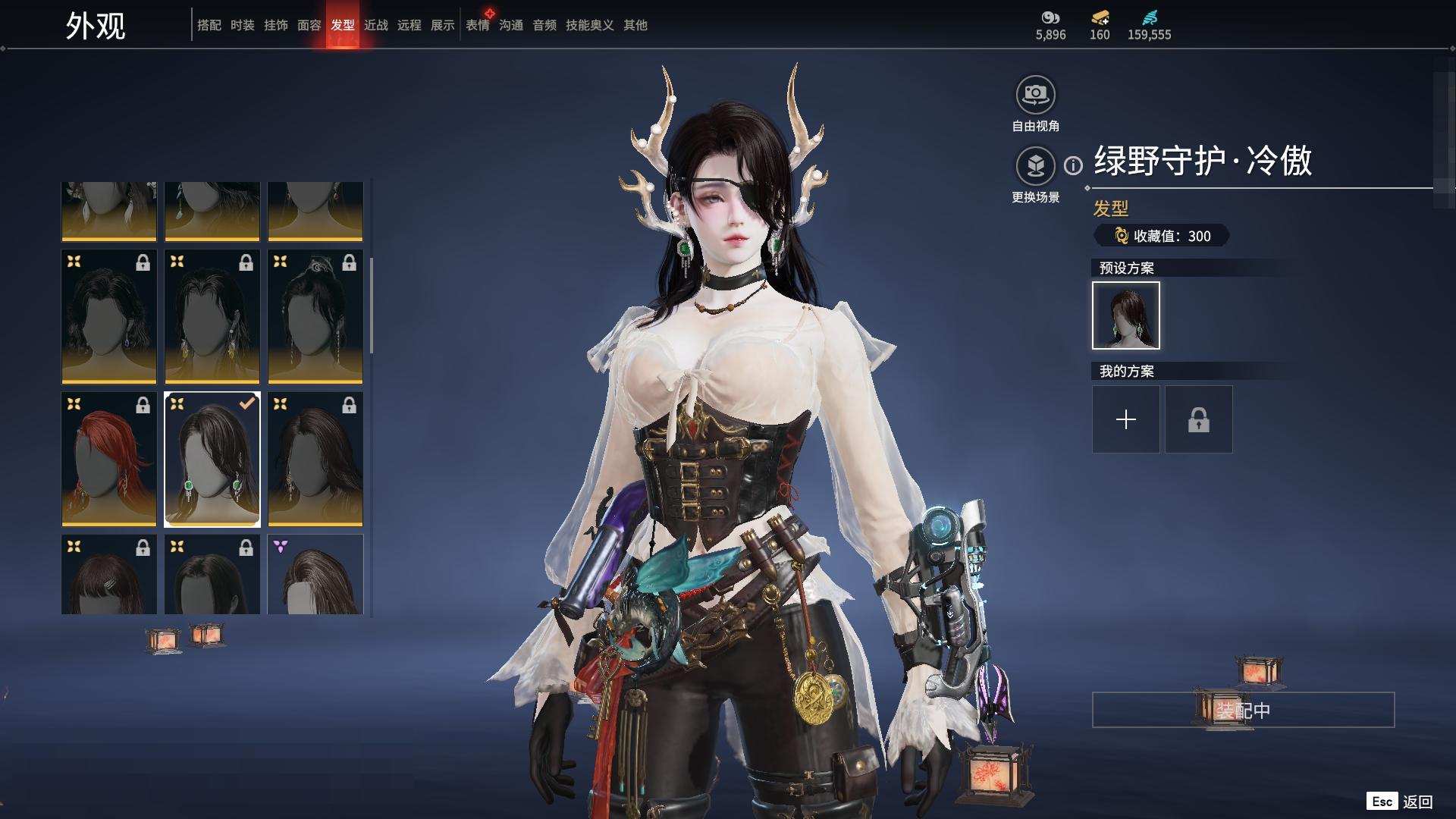The width and height of the screenshot is (1456, 819).
Task: Switch to the 搭配 tab
Action: [209, 25]
